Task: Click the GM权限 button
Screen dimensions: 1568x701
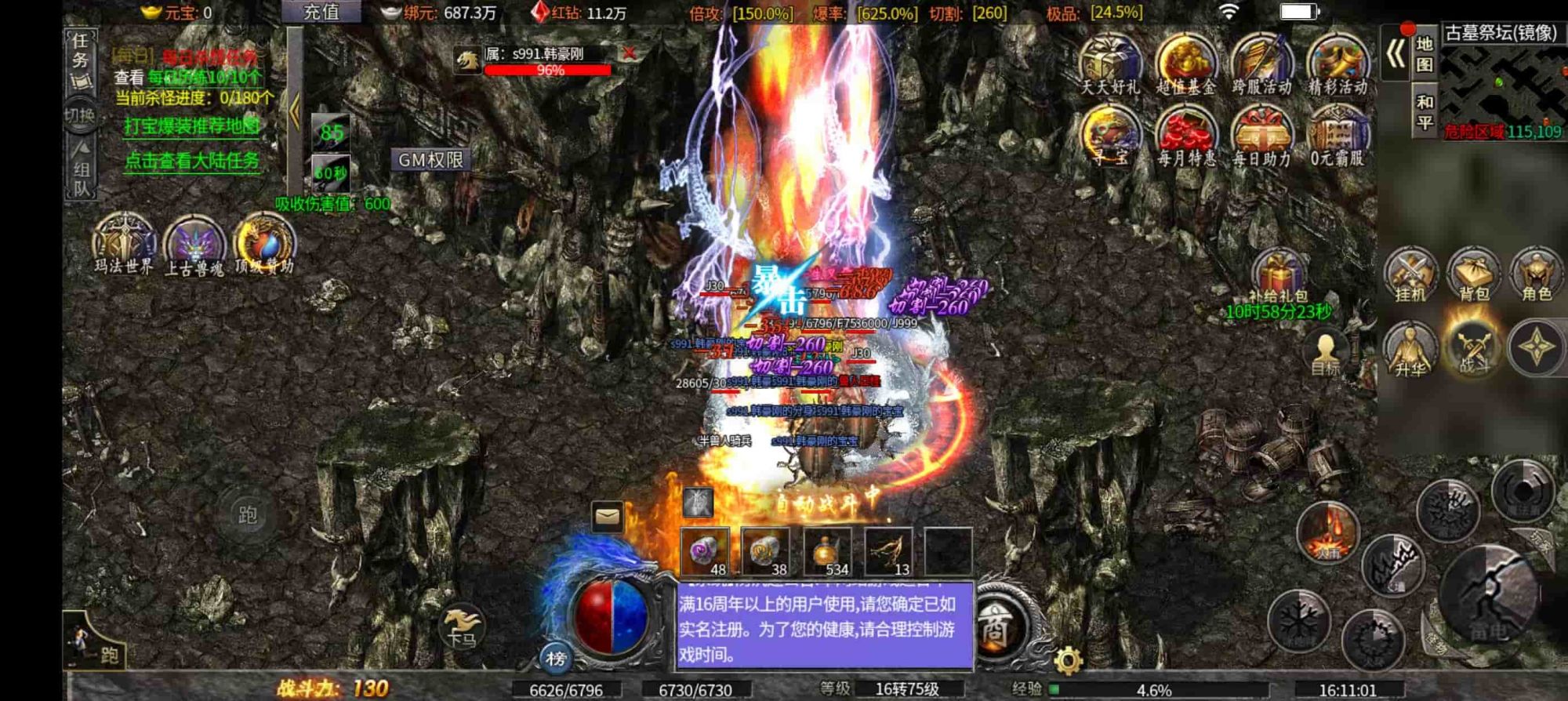Action: click(x=430, y=160)
